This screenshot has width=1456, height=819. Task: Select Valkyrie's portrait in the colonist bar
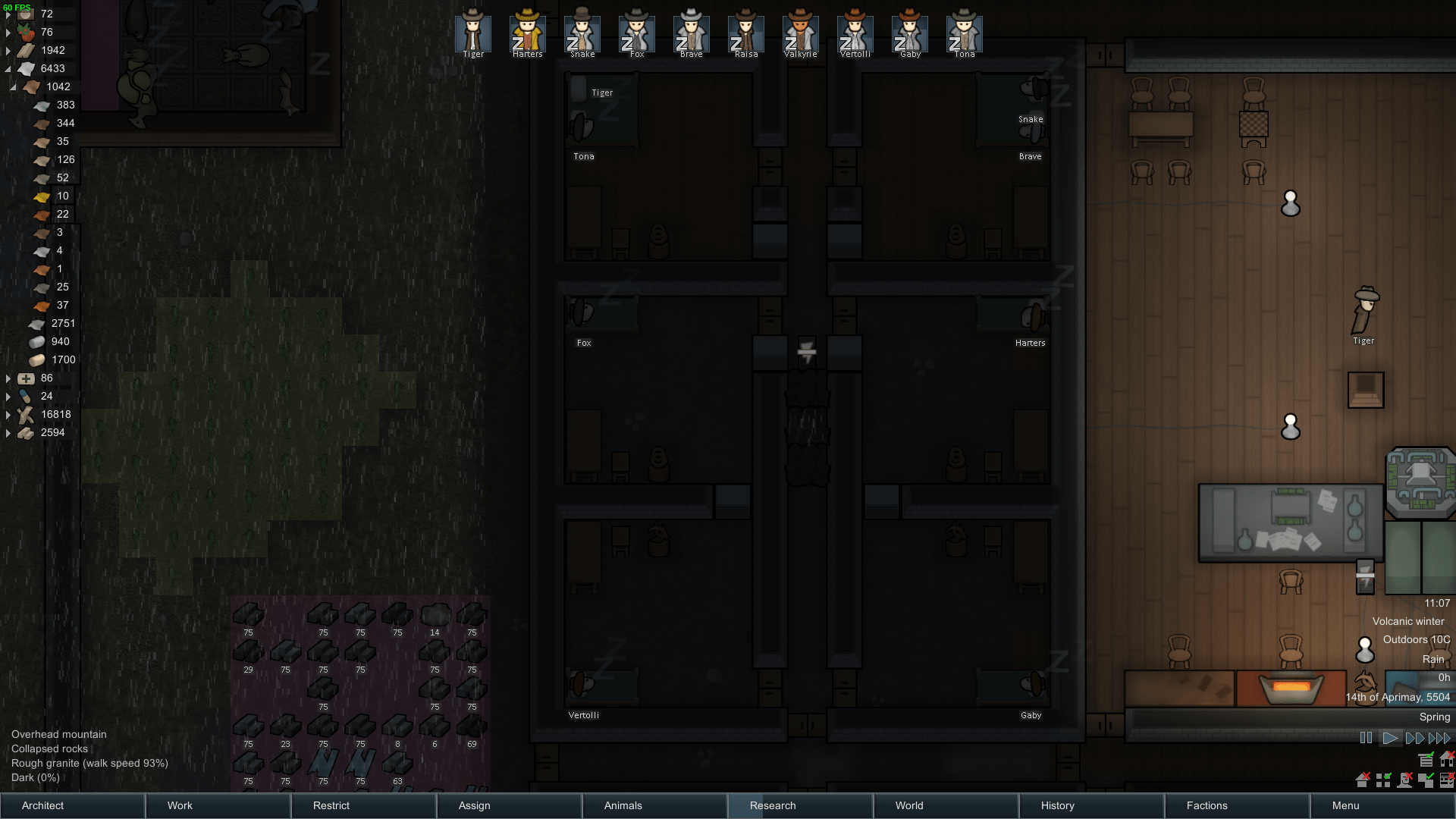click(x=800, y=32)
